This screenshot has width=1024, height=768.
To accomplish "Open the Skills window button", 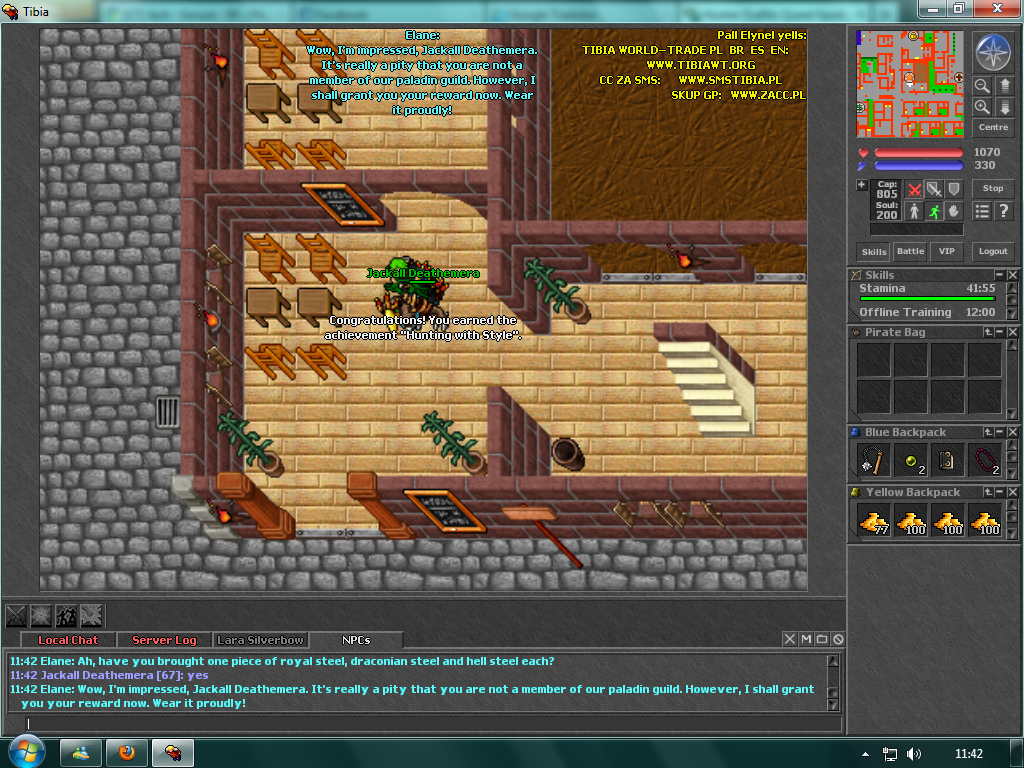I will coord(873,252).
